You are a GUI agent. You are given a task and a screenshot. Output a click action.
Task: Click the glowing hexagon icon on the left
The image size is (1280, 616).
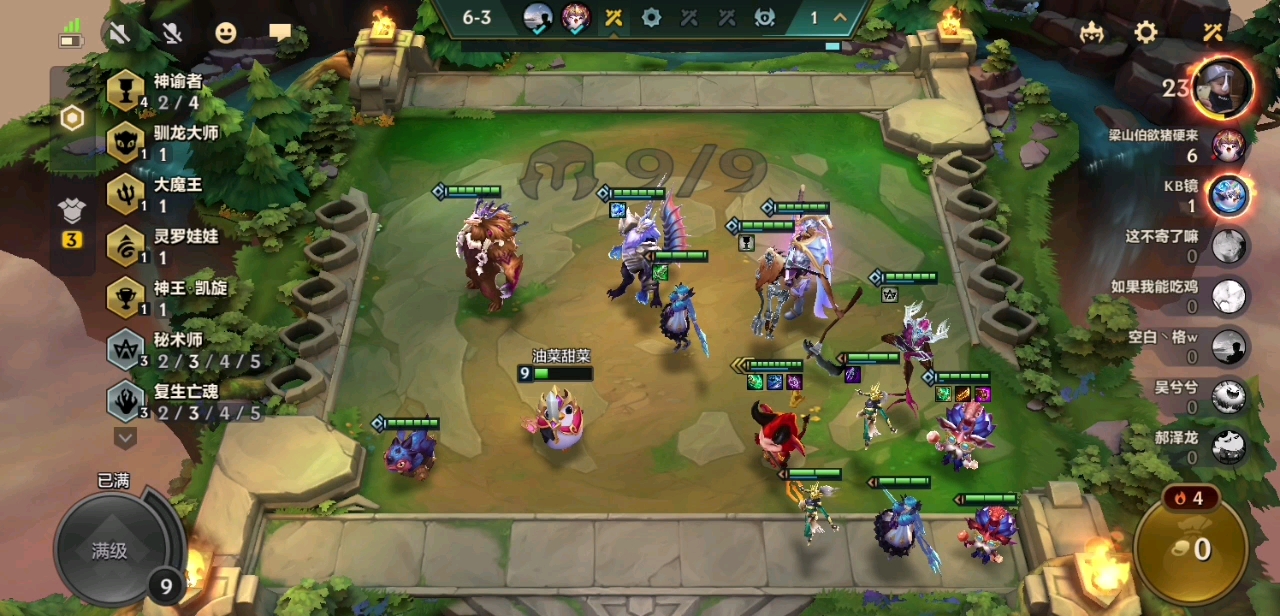point(72,119)
